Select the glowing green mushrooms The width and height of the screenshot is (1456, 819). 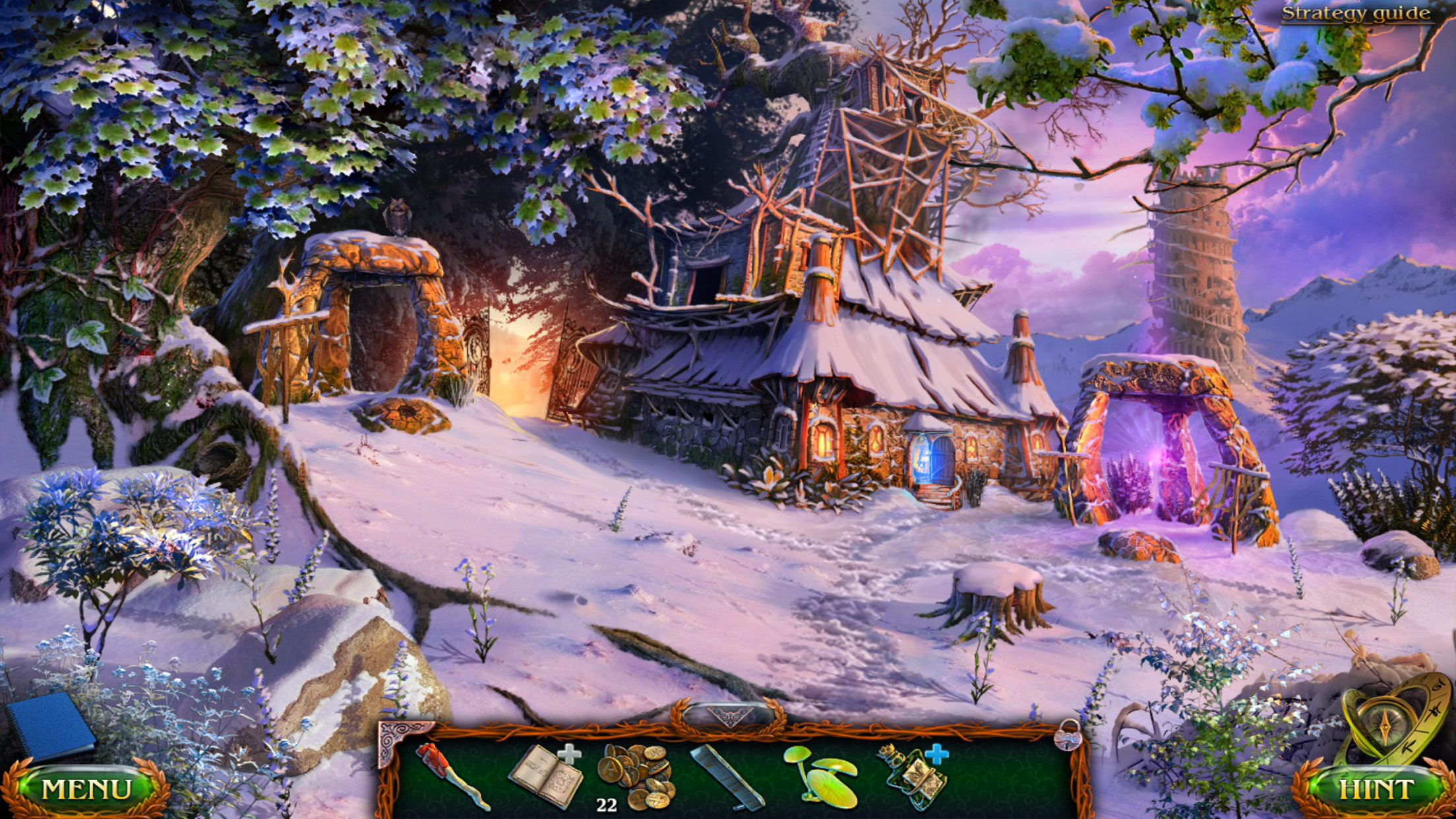822,777
